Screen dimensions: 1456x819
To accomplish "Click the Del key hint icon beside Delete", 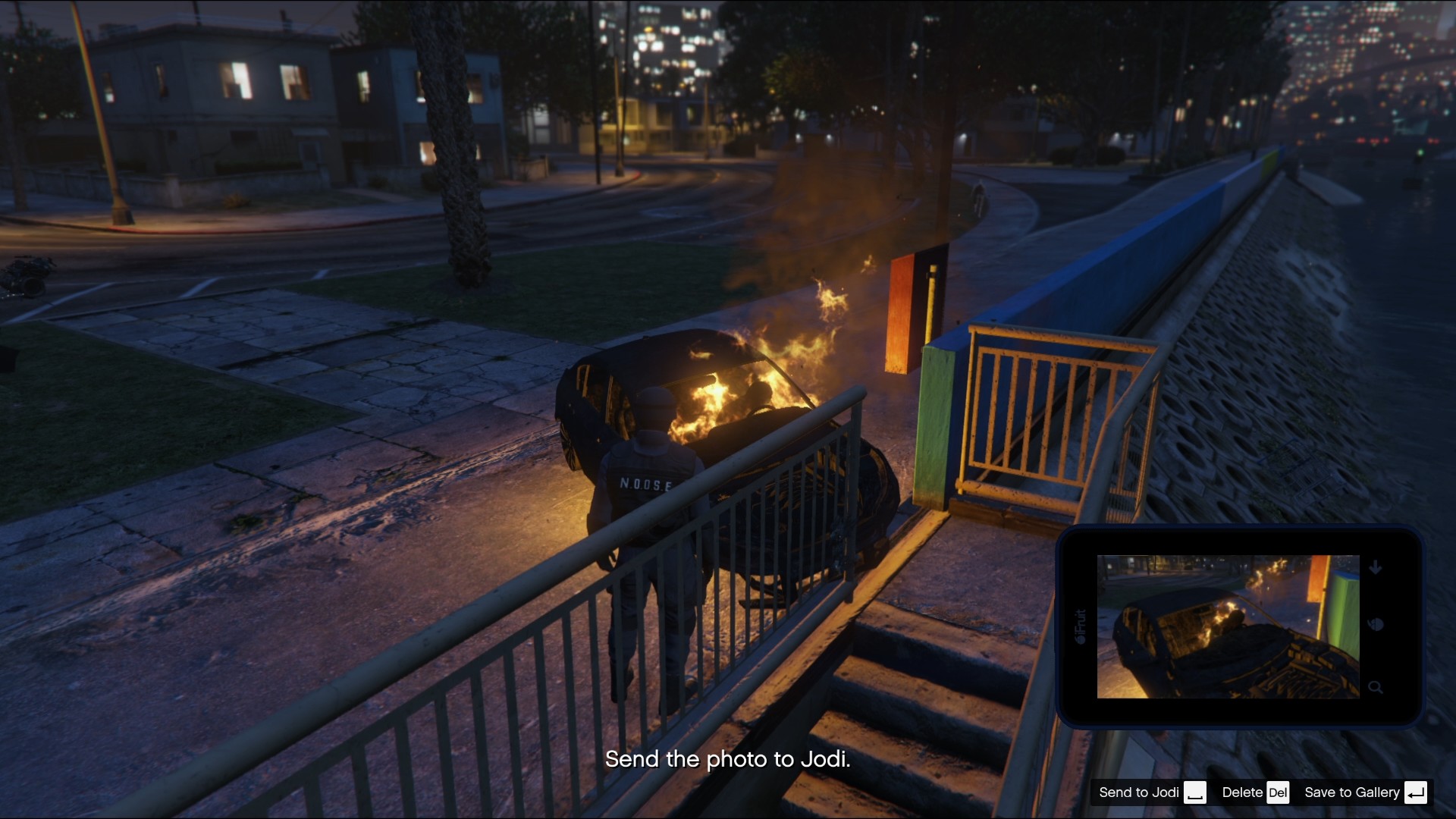I will tap(1279, 792).
